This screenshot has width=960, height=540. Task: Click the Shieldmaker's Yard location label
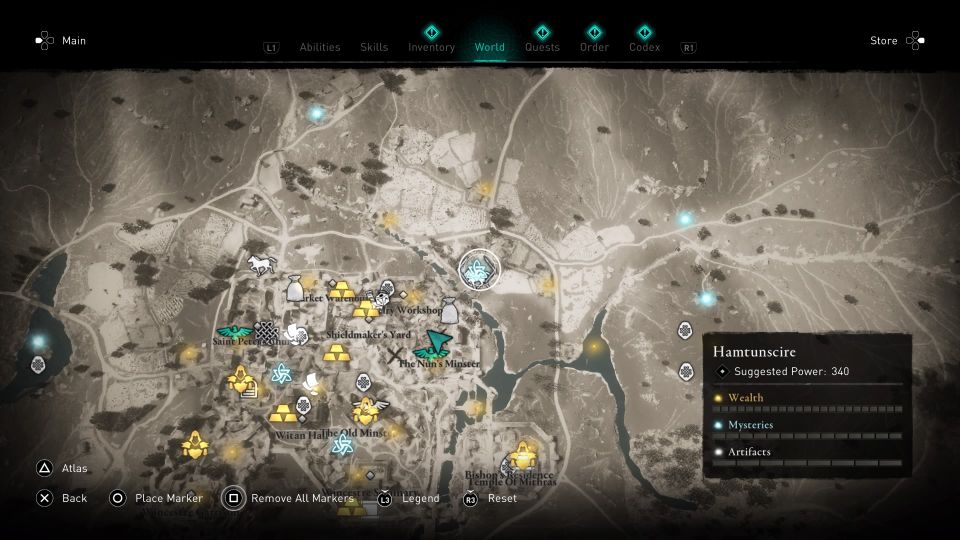pyautogui.click(x=369, y=334)
